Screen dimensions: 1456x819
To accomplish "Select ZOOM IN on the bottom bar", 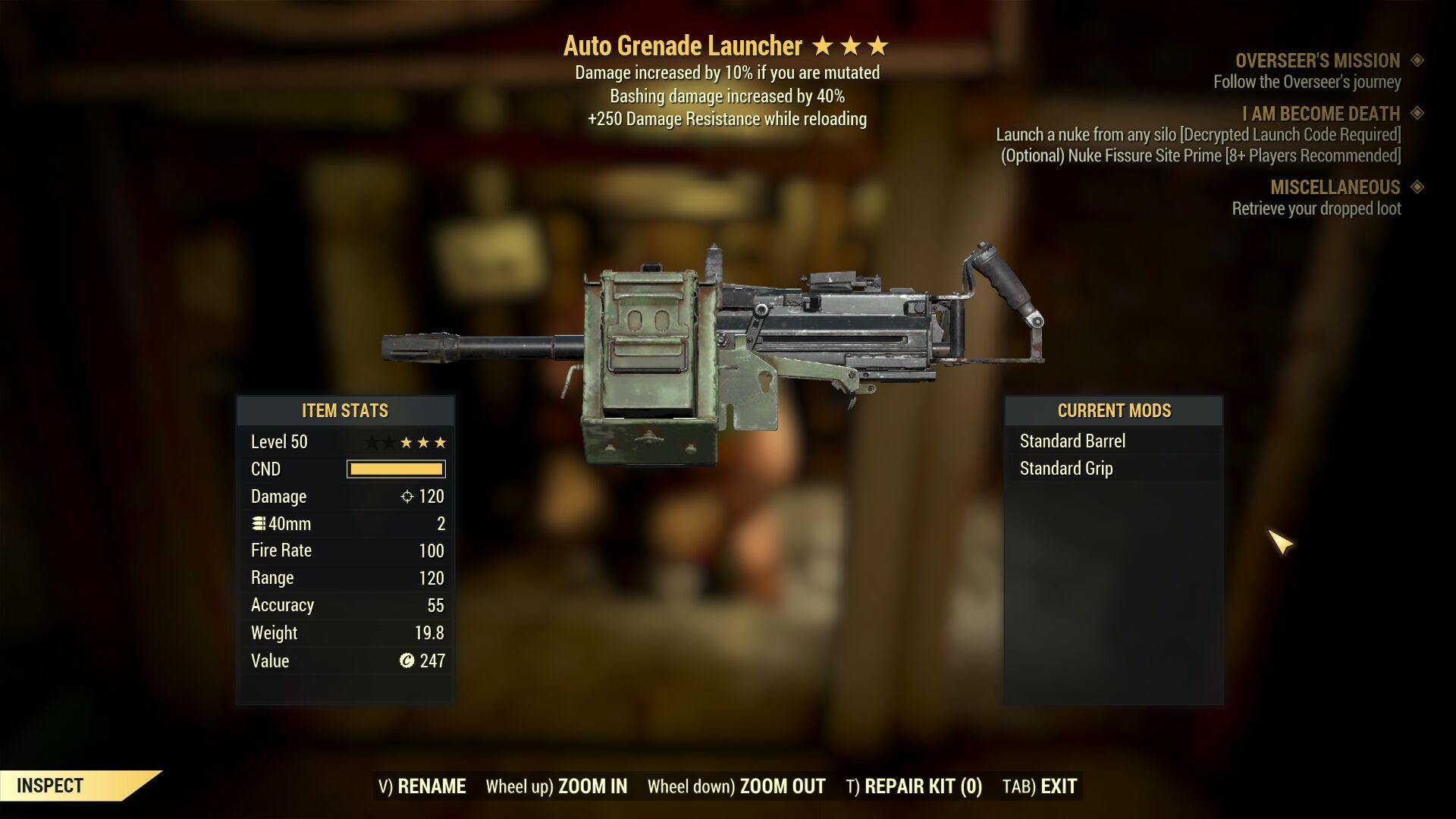I will pyautogui.click(x=557, y=786).
